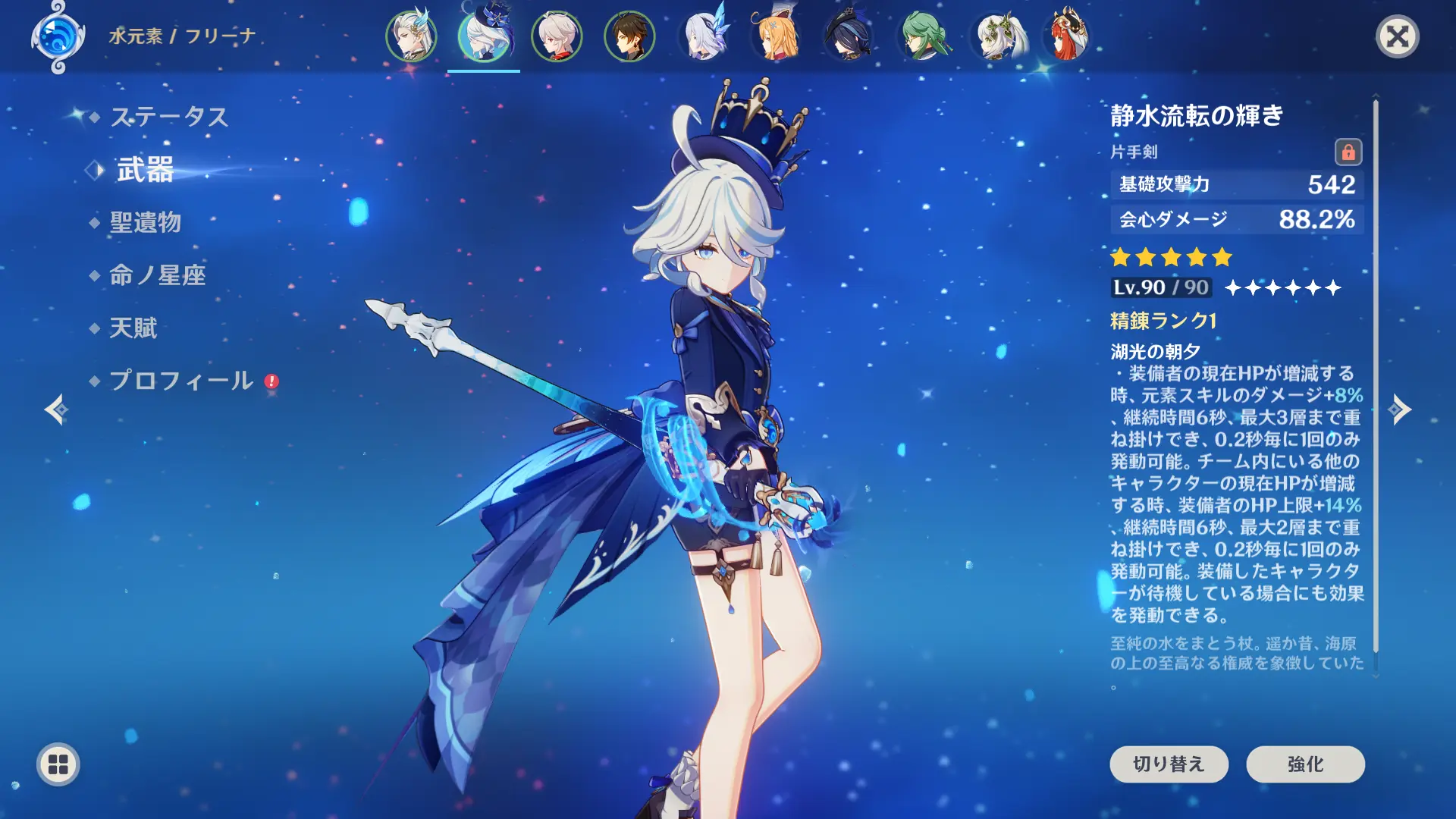Show the 命ノ星座 page

[157, 275]
